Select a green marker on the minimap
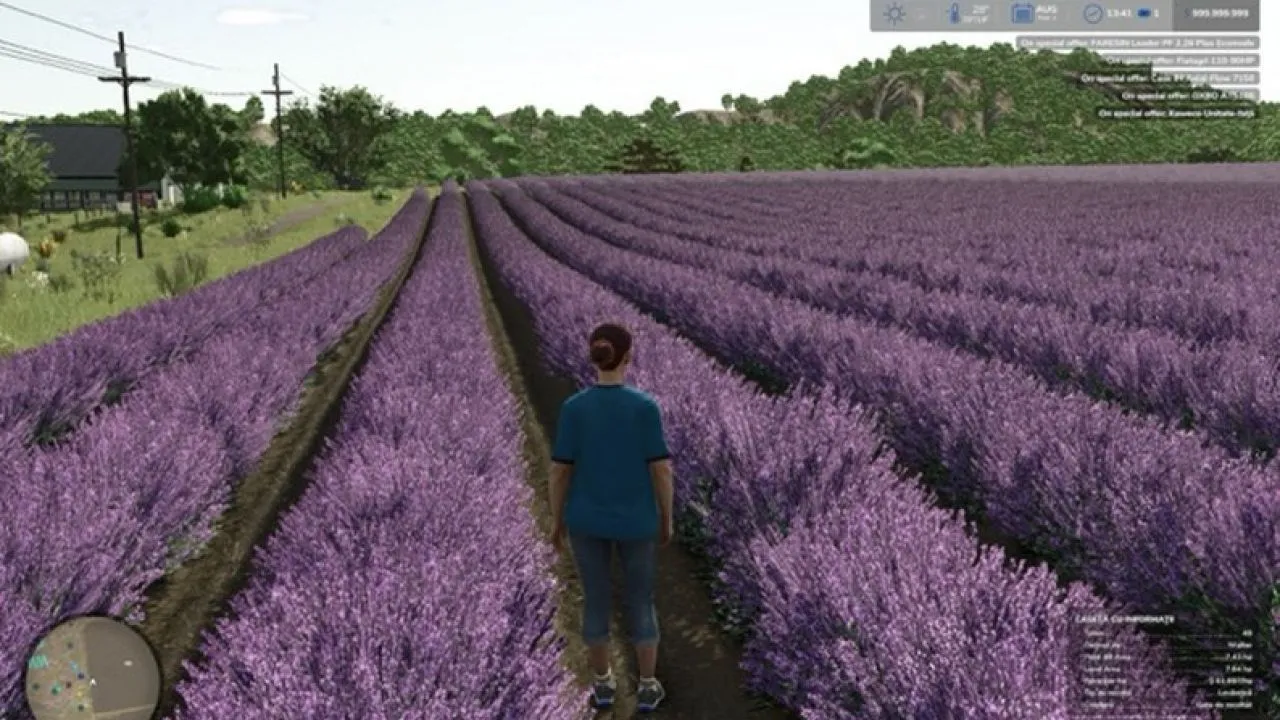 point(56,689)
